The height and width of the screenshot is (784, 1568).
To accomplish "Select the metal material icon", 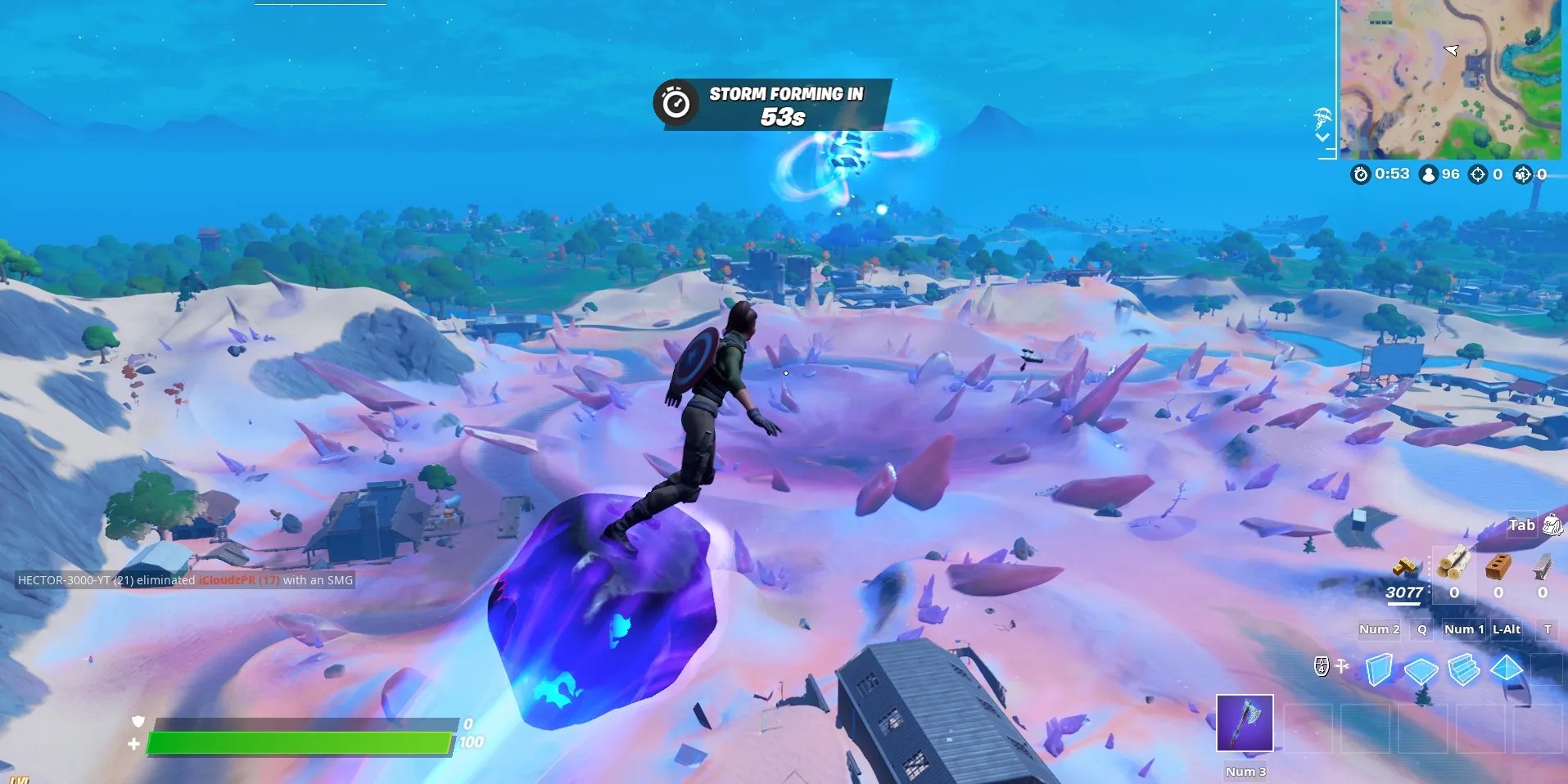I will click(1542, 568).
